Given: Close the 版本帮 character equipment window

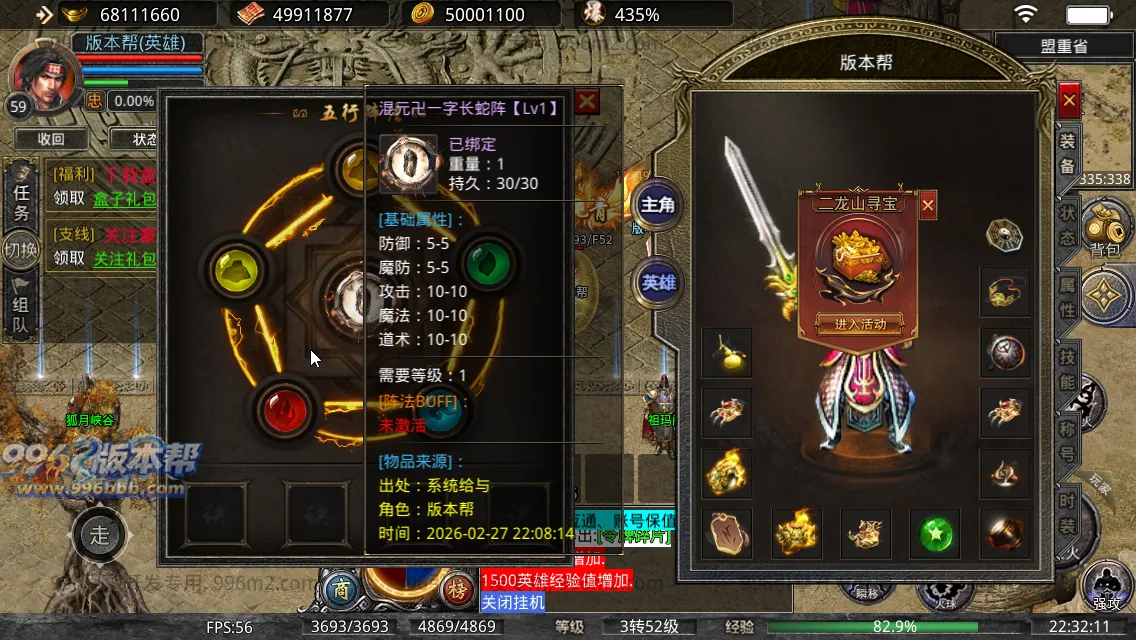Looking at the screenshot, I should (1069, 100).
